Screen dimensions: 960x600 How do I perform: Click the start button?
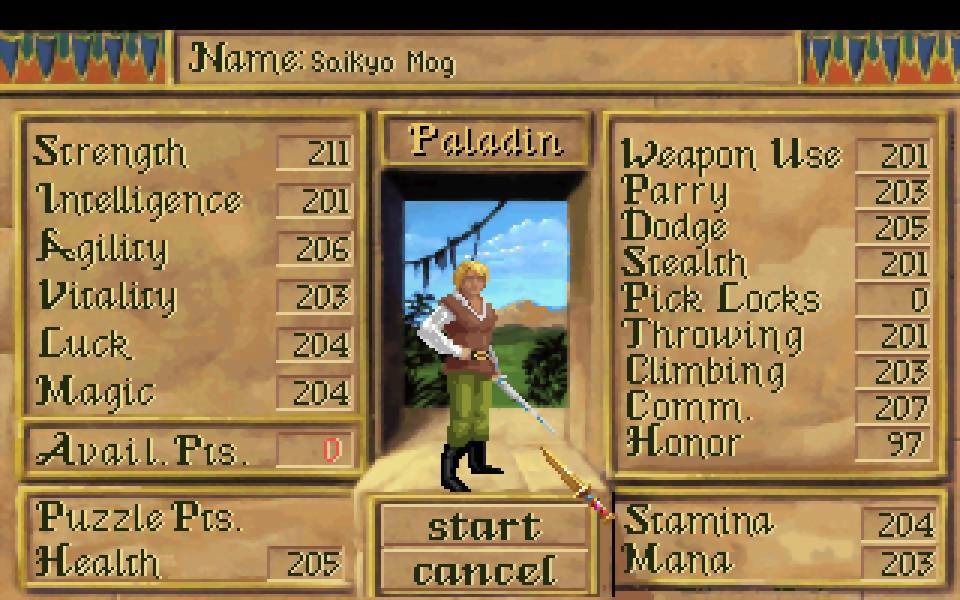(484, 526)
